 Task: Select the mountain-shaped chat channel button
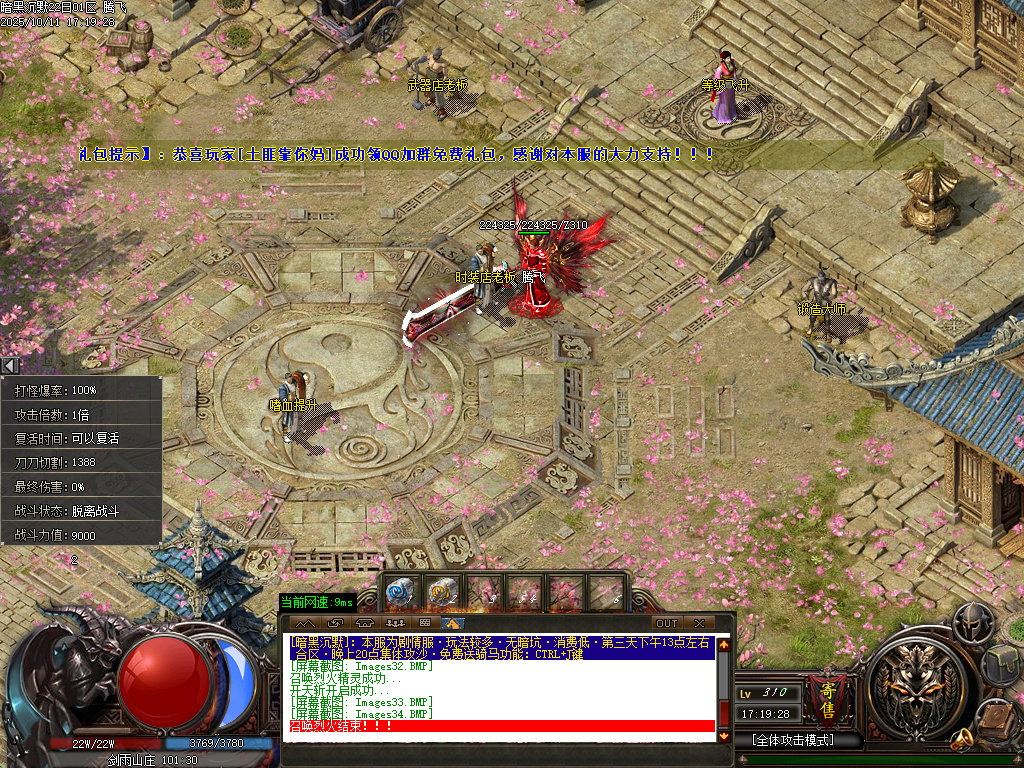coord(297,623)
